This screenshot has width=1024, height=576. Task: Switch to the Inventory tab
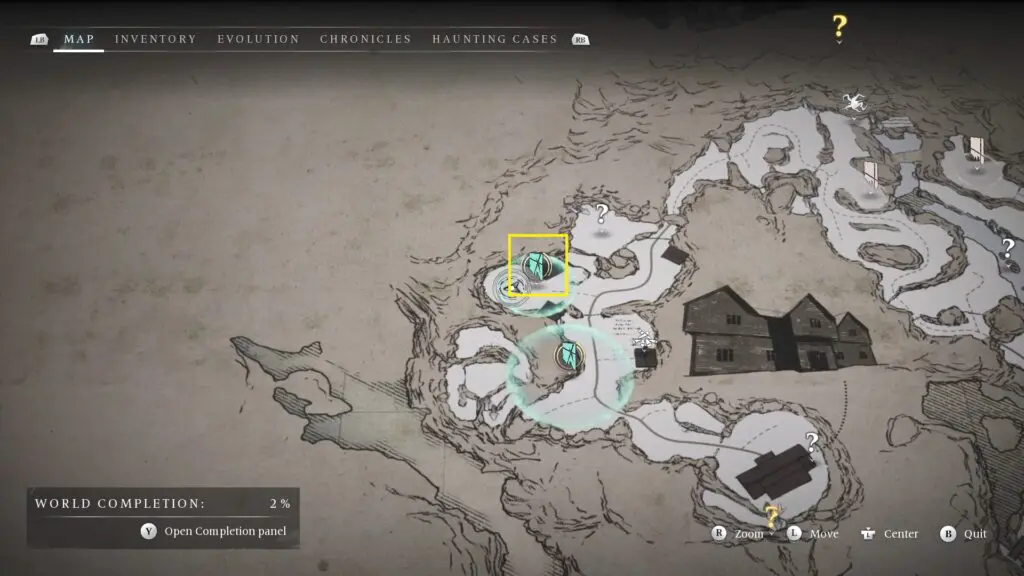point(155,39)
